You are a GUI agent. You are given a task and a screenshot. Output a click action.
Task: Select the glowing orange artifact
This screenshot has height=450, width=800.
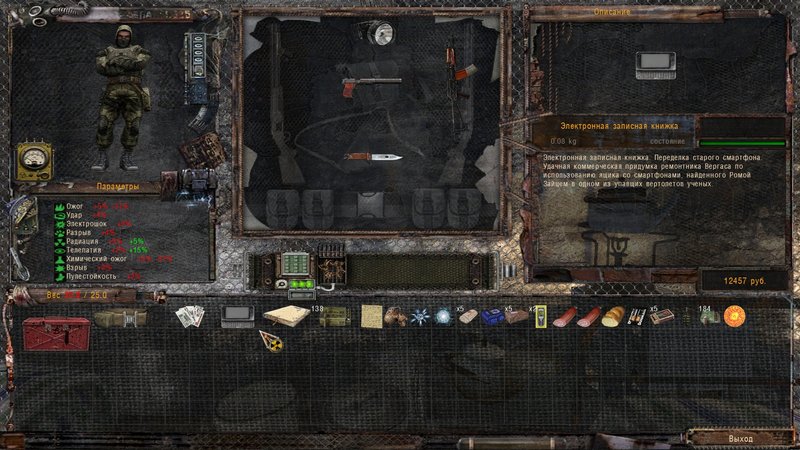(735, 316)
